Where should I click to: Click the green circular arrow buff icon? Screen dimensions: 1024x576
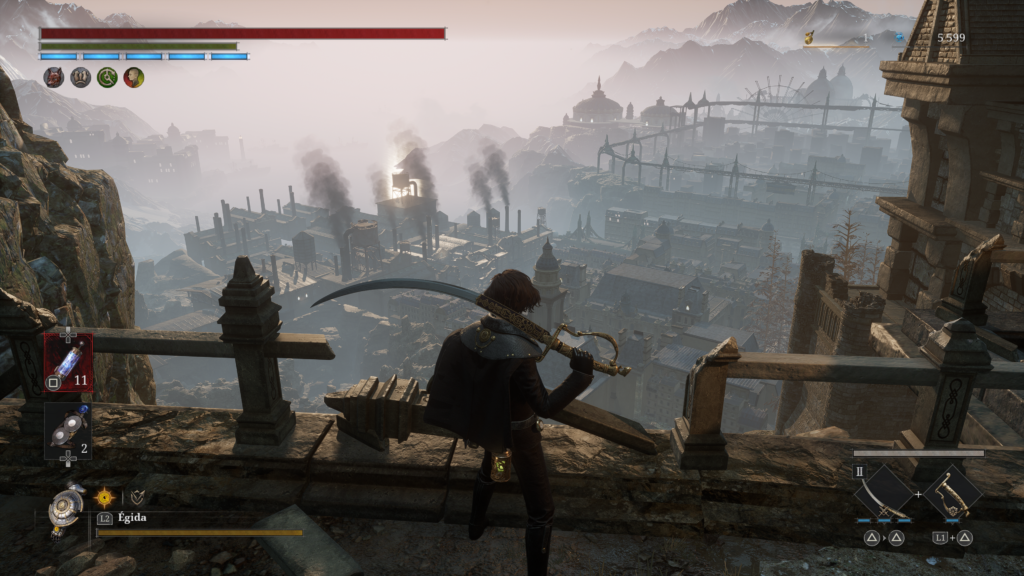pyautogui.click(x=107, y=77)
